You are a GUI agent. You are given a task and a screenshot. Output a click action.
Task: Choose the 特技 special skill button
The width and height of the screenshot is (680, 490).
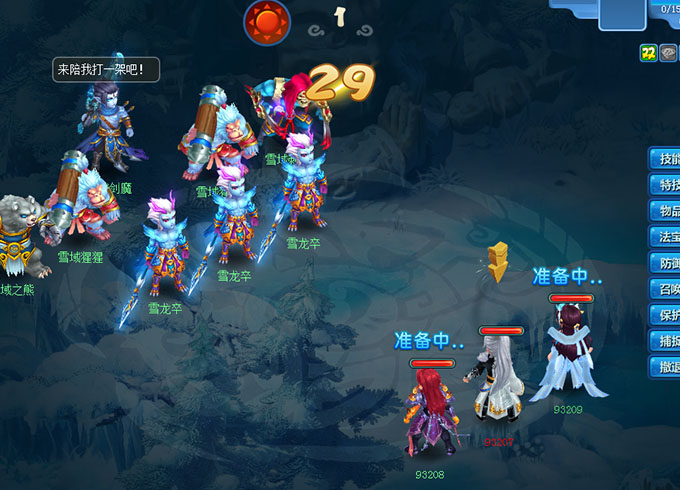(666, 185)
